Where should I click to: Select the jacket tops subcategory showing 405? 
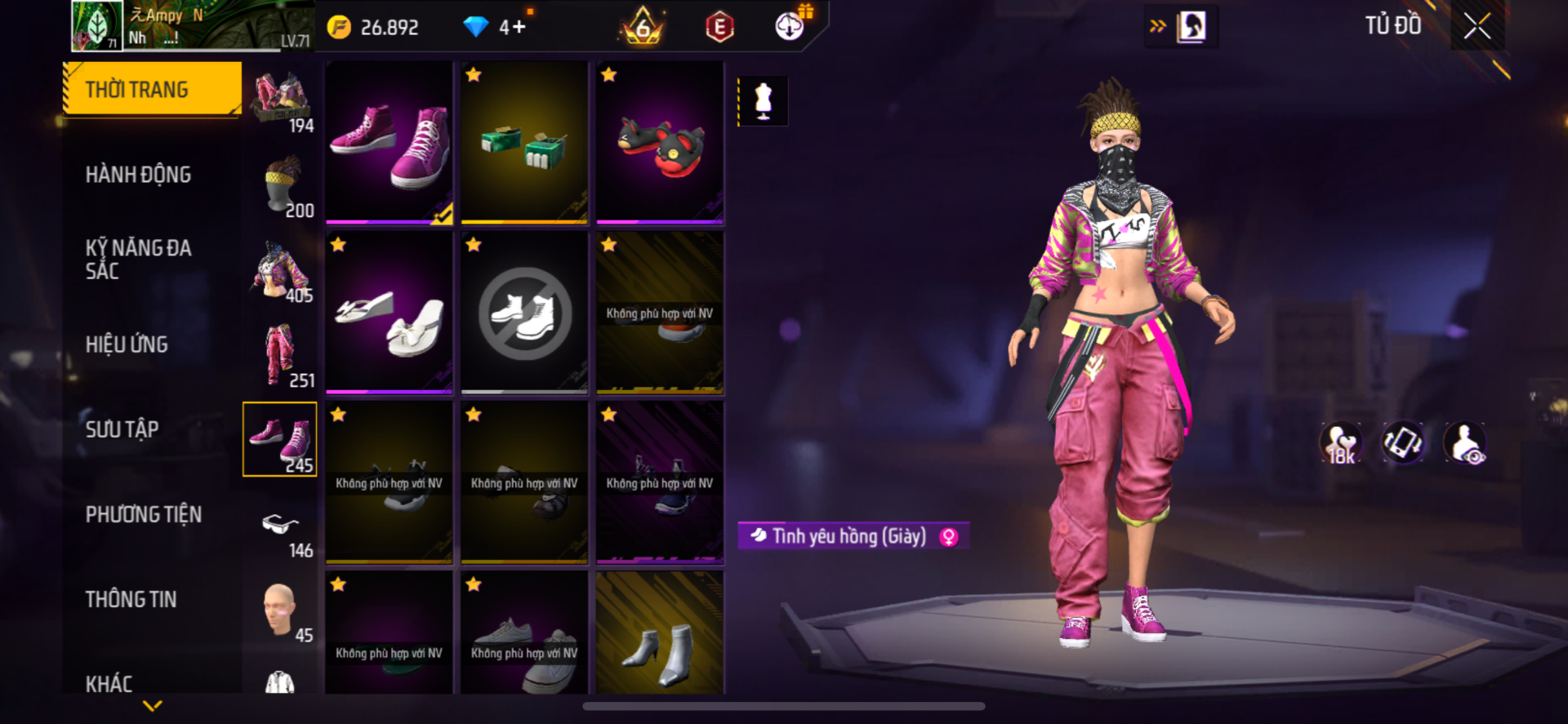pyautogui.click(x=279, y=269)
